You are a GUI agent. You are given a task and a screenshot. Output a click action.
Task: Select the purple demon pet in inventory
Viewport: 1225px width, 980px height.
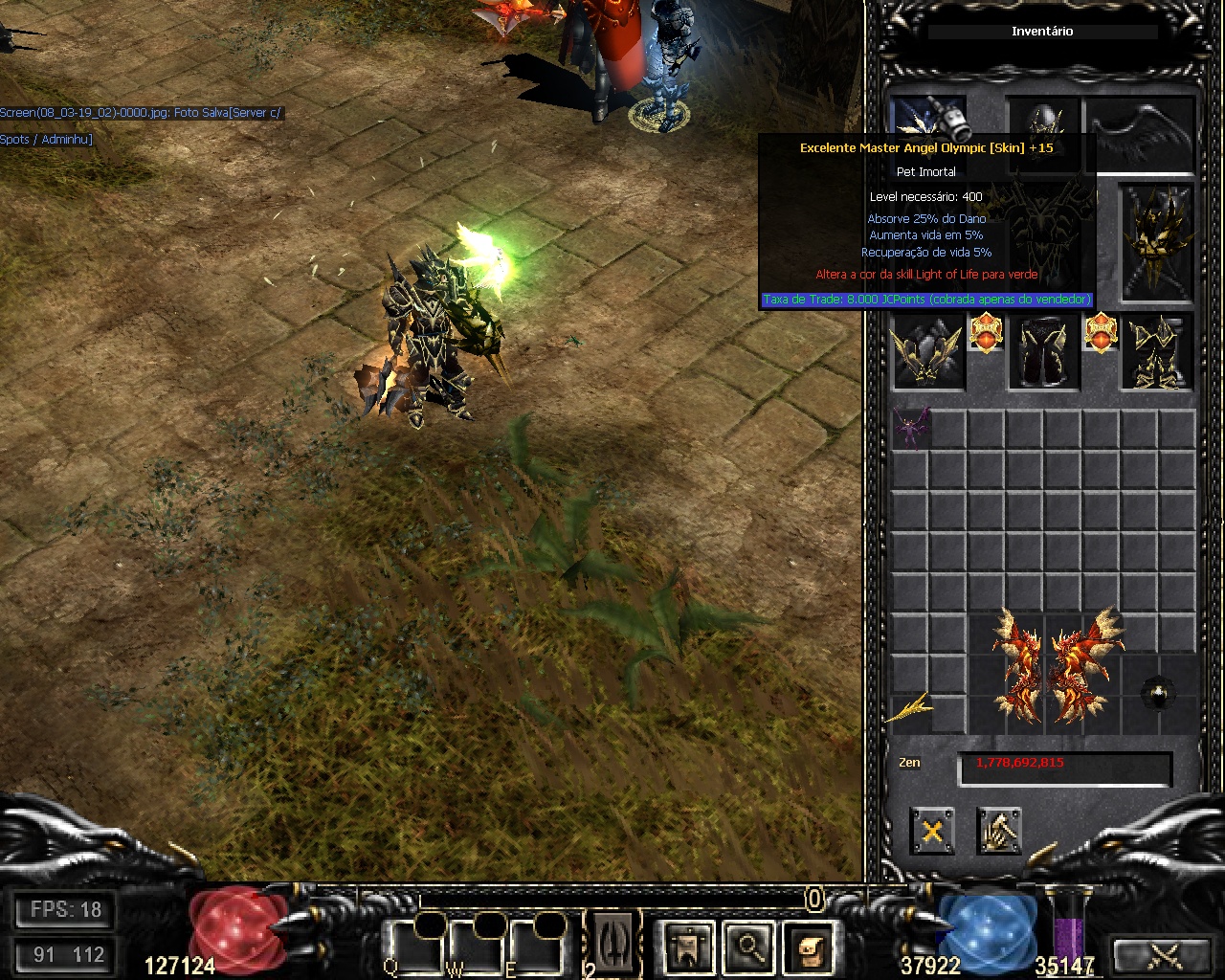tap(910, 430)
